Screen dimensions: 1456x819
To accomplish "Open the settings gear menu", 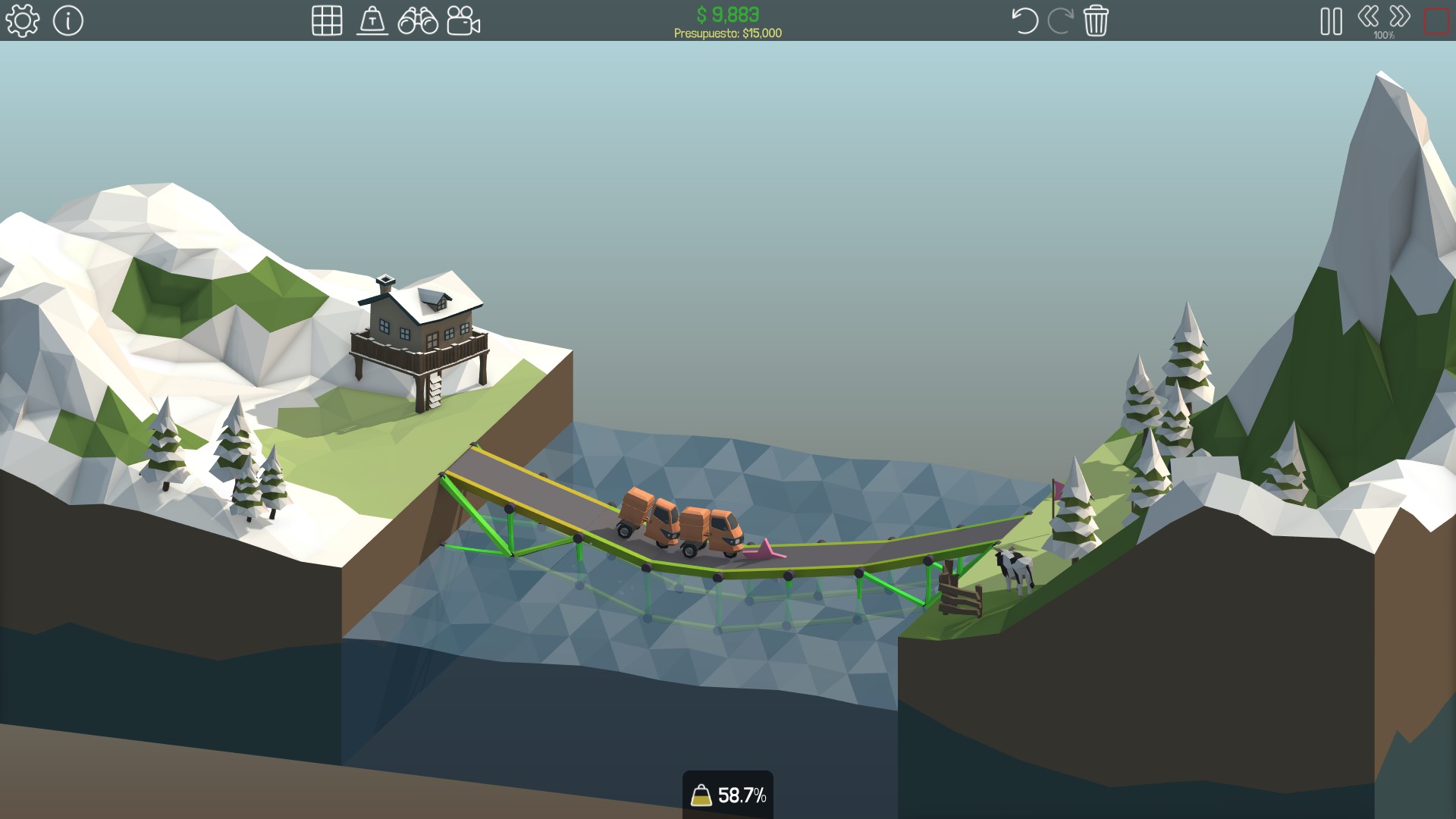I will 22,20.
